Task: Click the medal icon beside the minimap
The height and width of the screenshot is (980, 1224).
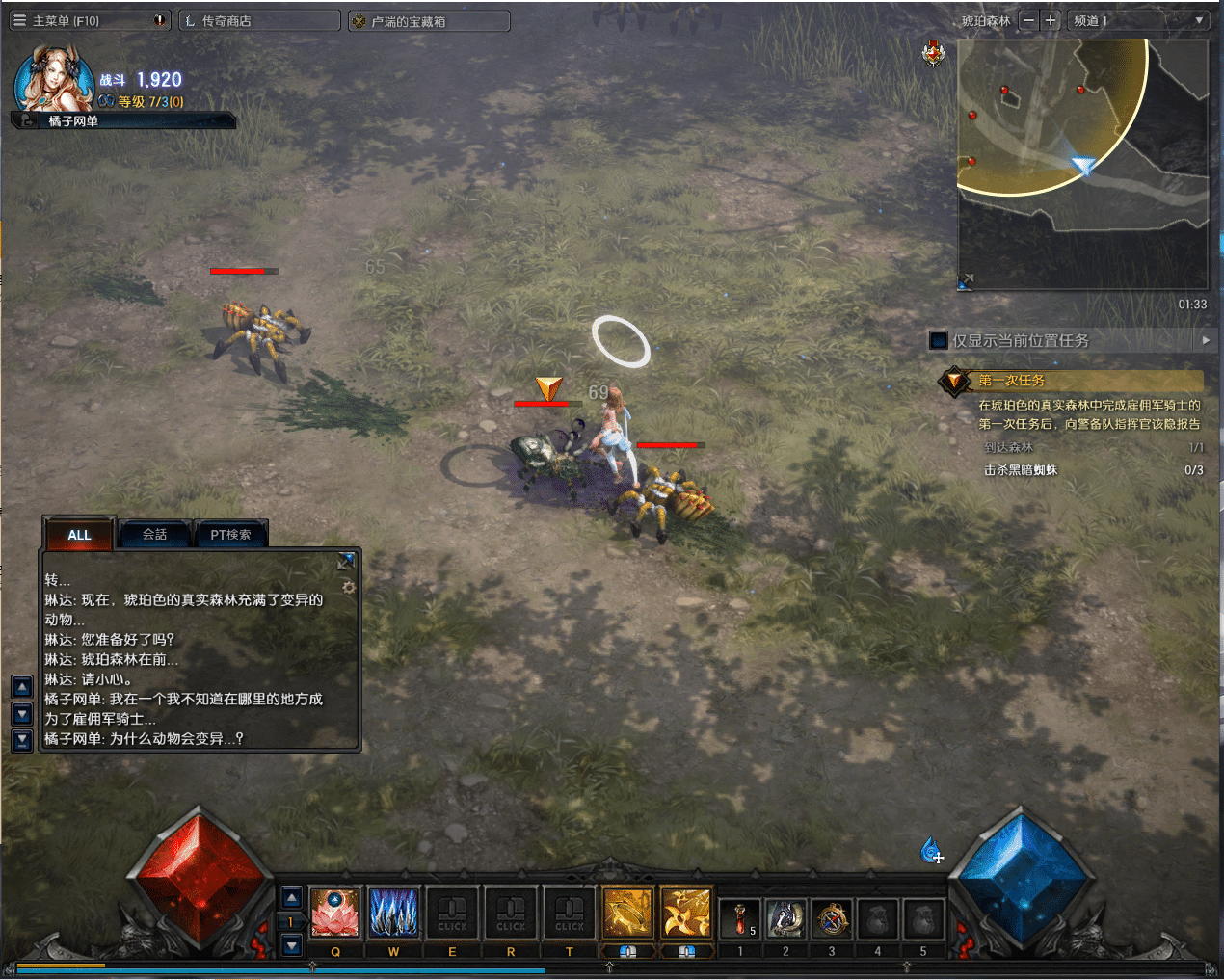Action: coord(933,54)
